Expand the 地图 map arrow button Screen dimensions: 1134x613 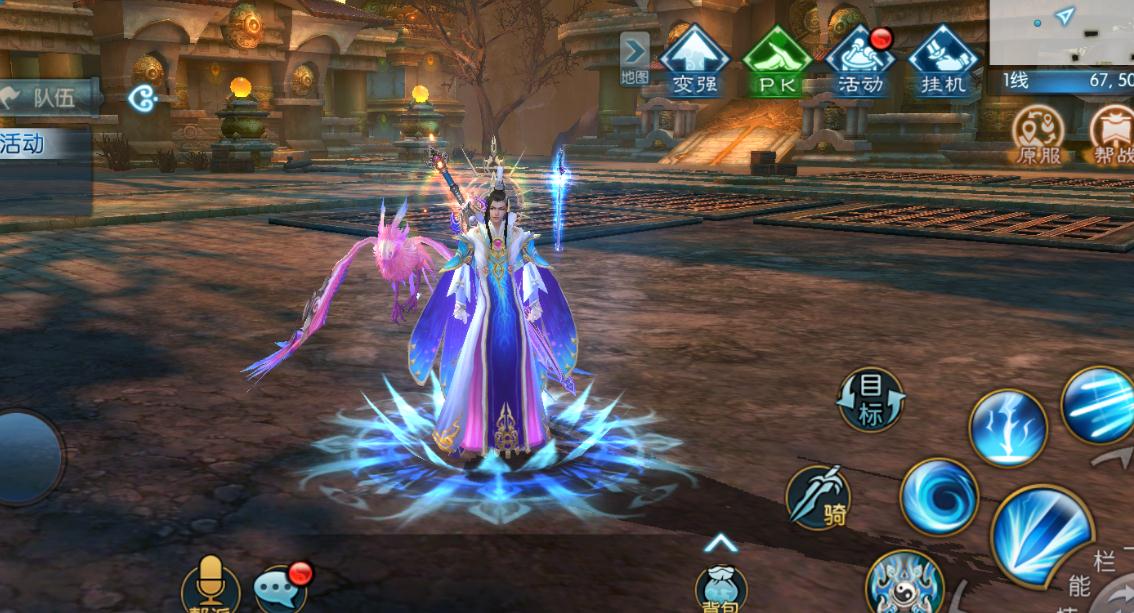[x=634, y=57]
